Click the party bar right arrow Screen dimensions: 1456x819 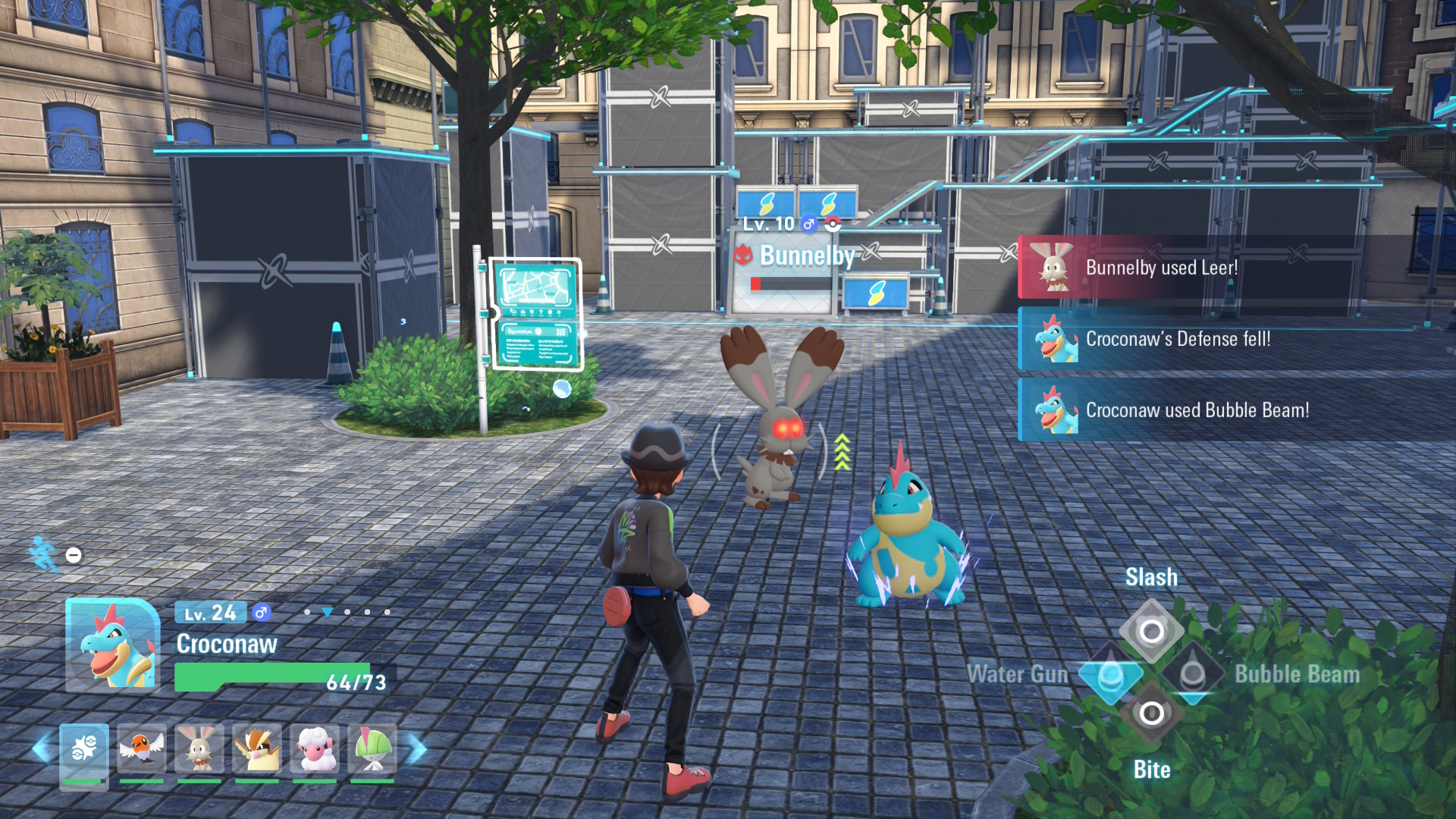417,750
